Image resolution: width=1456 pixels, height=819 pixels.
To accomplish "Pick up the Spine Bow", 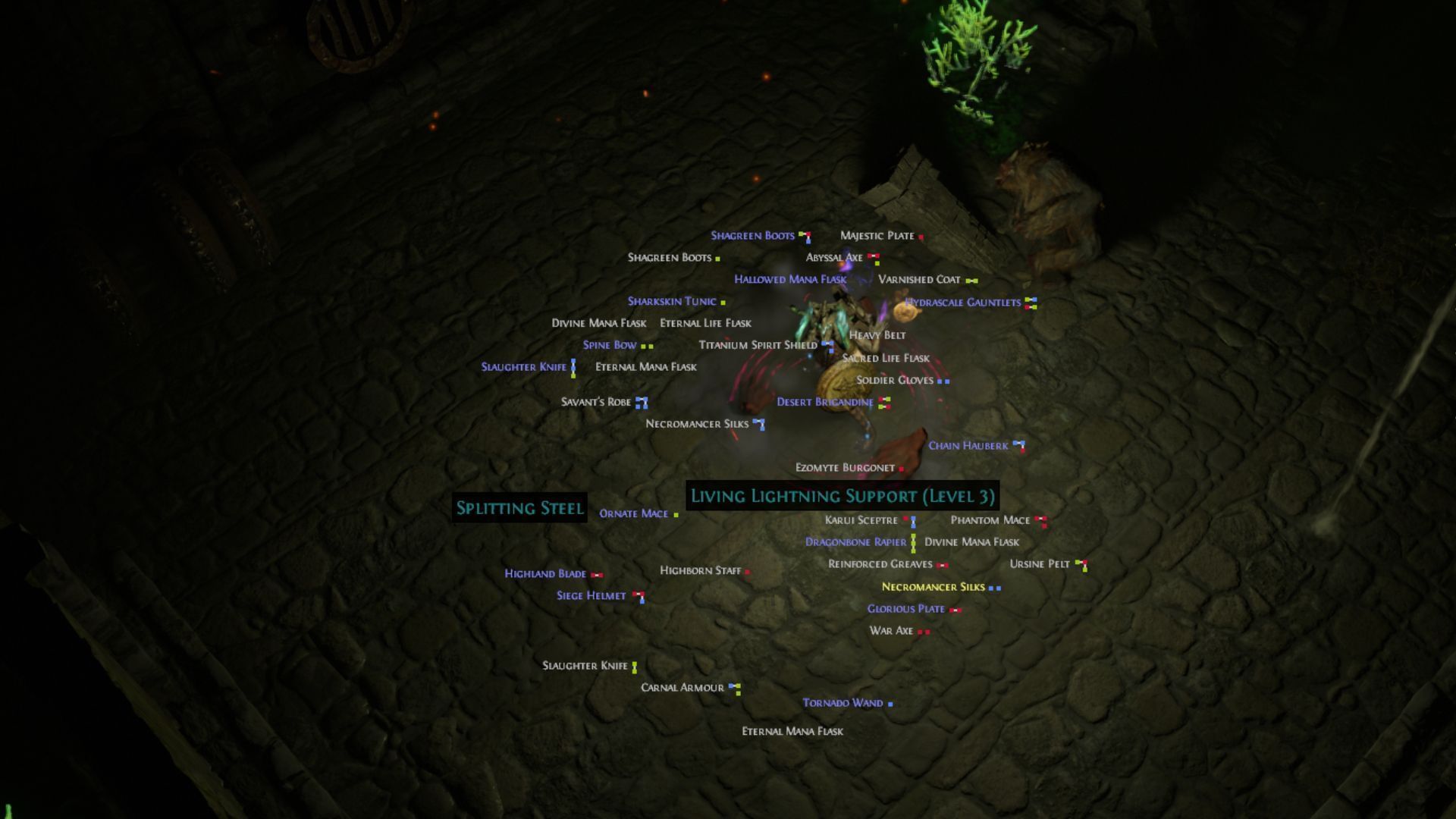I will click(x=608, y=345).
